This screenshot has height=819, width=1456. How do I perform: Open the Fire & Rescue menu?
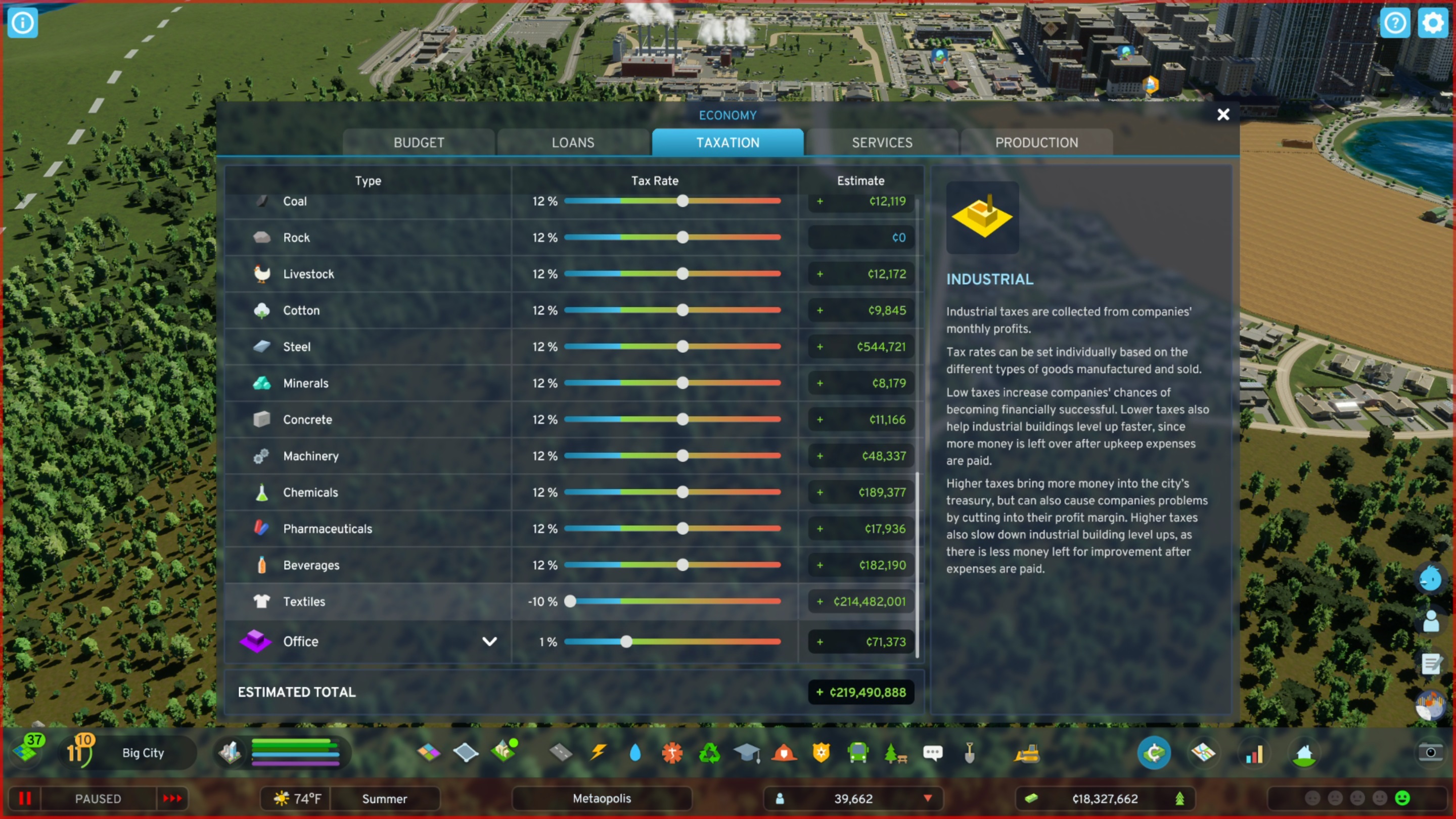point(784,753)
